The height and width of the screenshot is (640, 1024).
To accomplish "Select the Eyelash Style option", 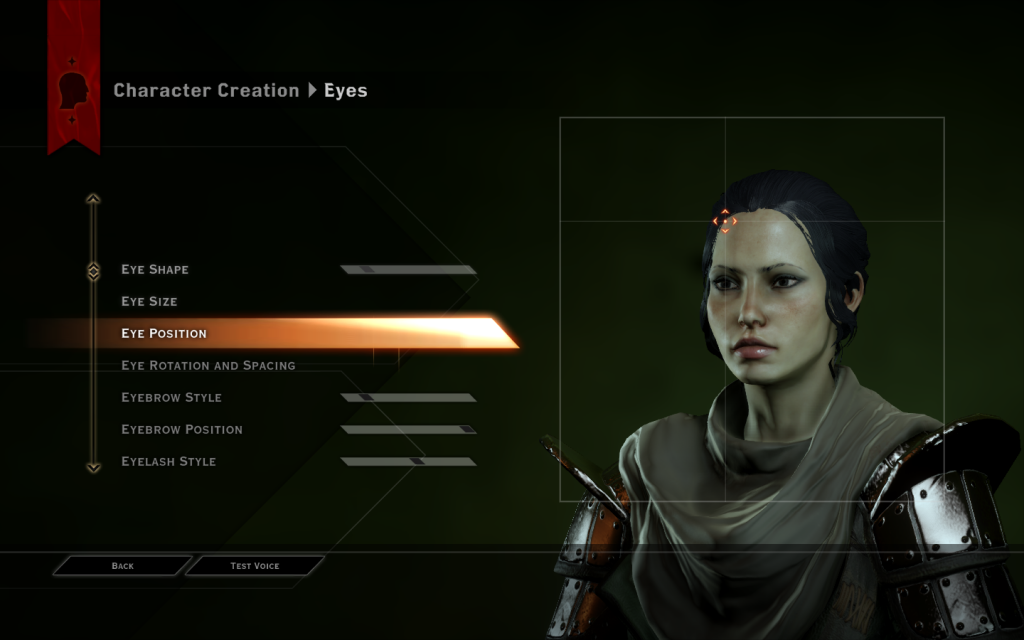I will click(168, 461).
